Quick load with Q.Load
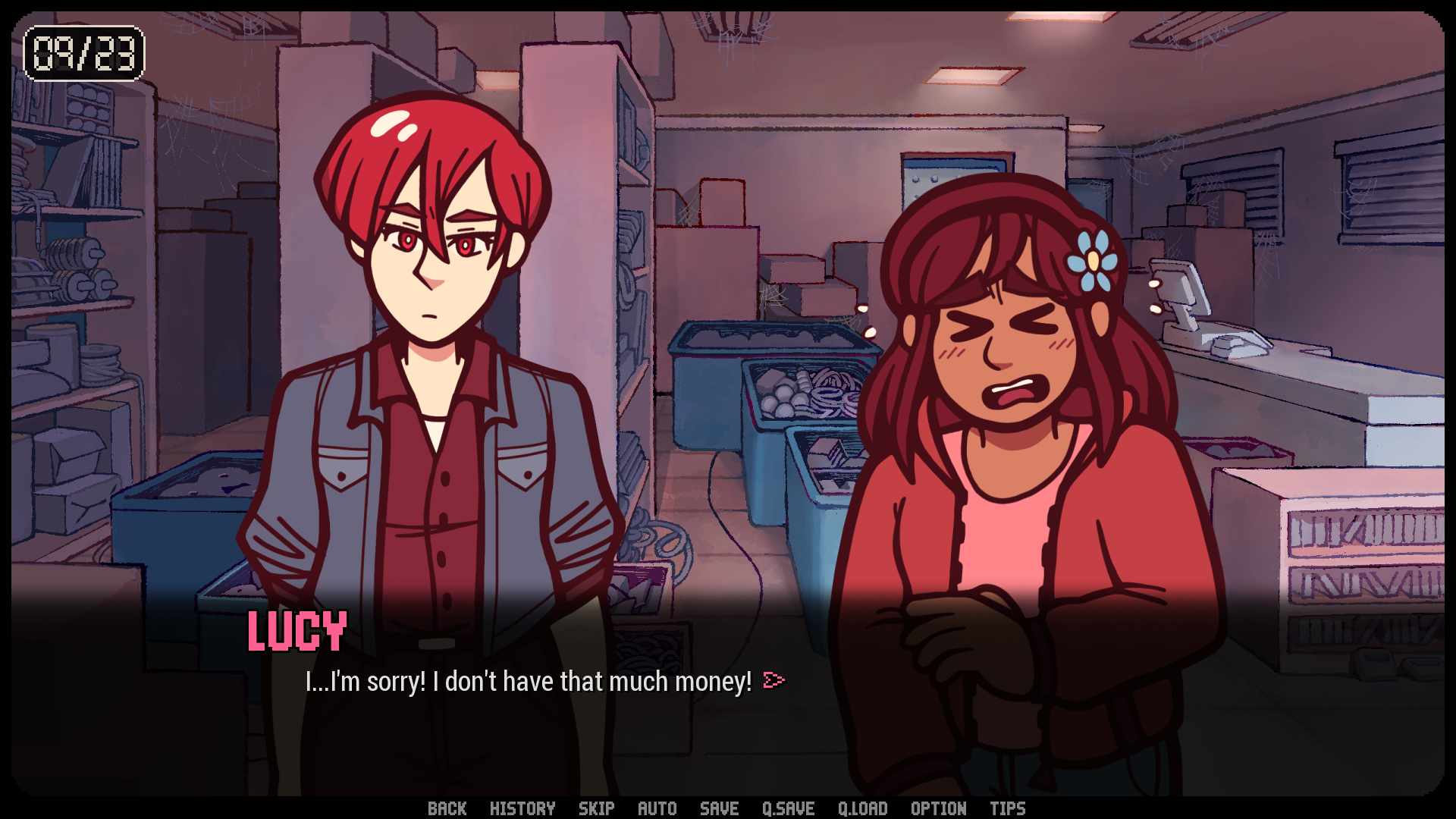This screenshot has height=819, width=1456. (x=862, y=808)
